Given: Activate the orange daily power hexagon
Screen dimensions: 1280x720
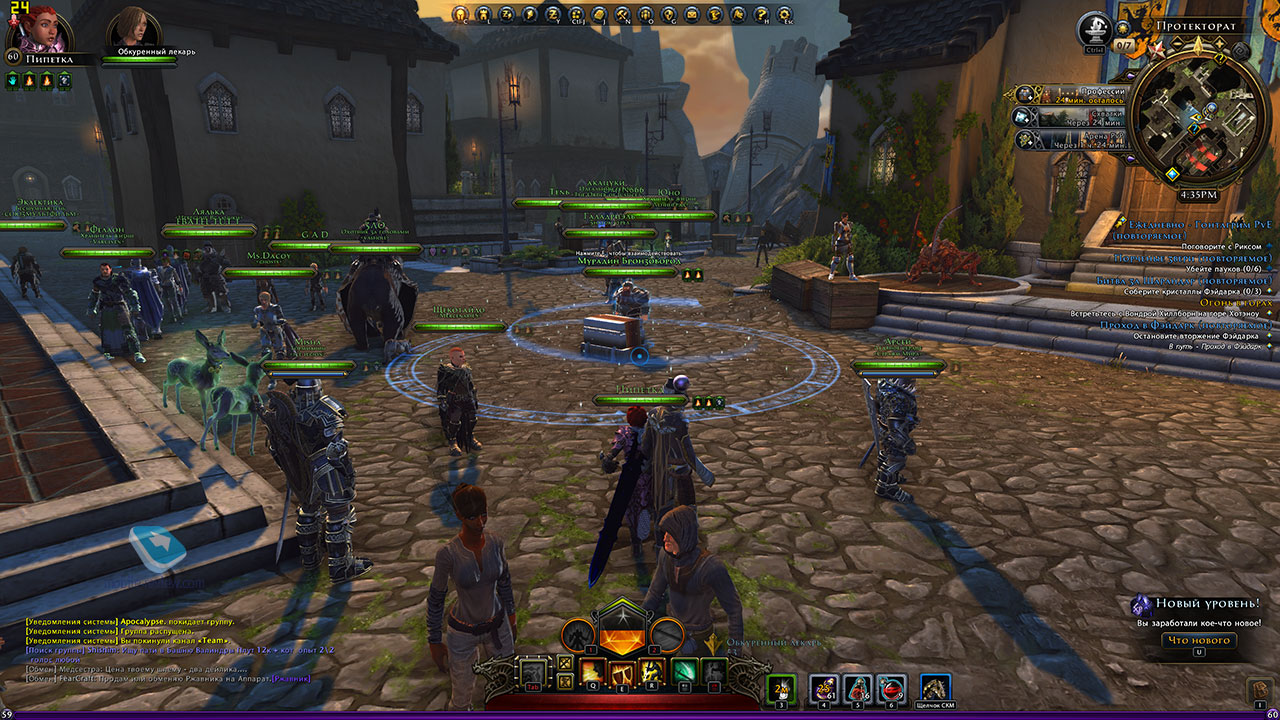Looking at the screenshot, I should coord(620,632).
